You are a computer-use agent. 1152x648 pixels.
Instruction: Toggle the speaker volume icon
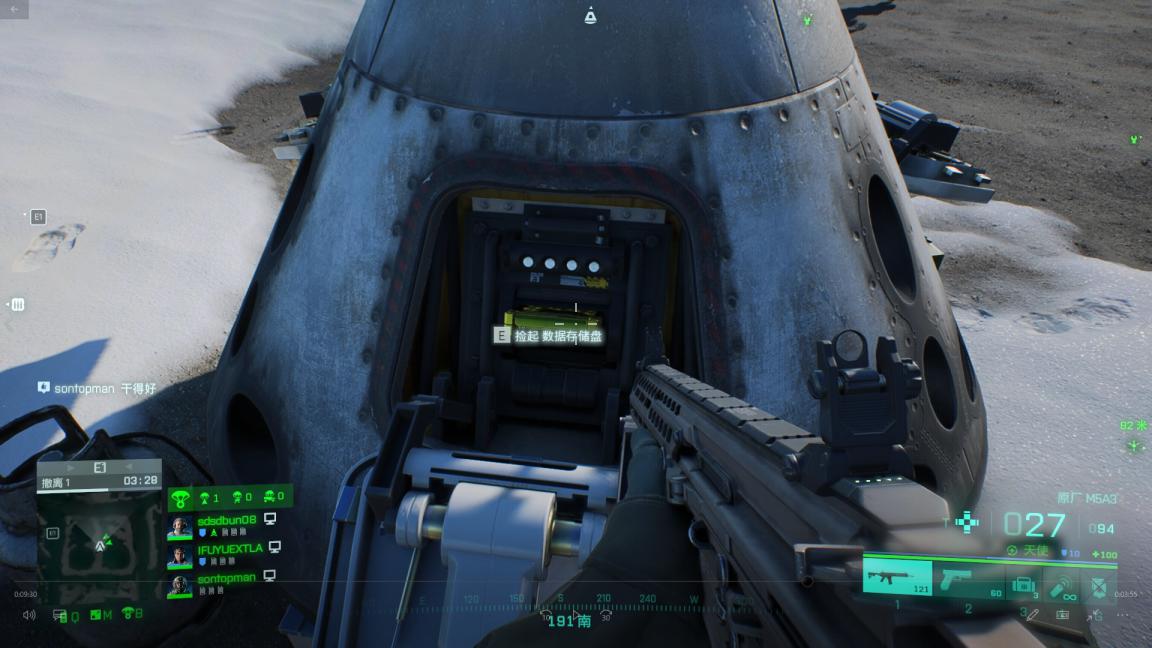[29, 614]
